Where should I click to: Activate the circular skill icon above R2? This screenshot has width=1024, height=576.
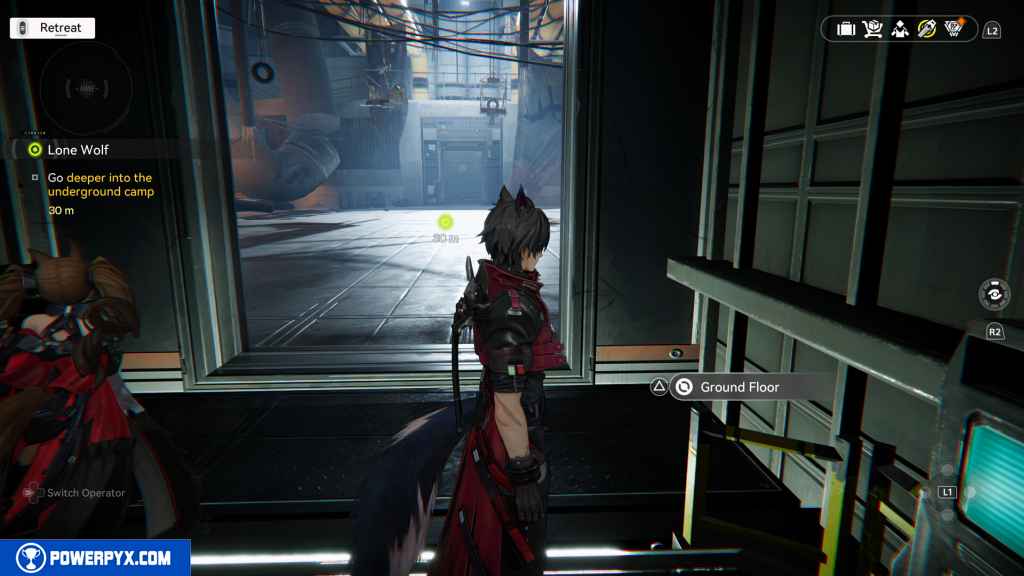[x=995, y=296]
